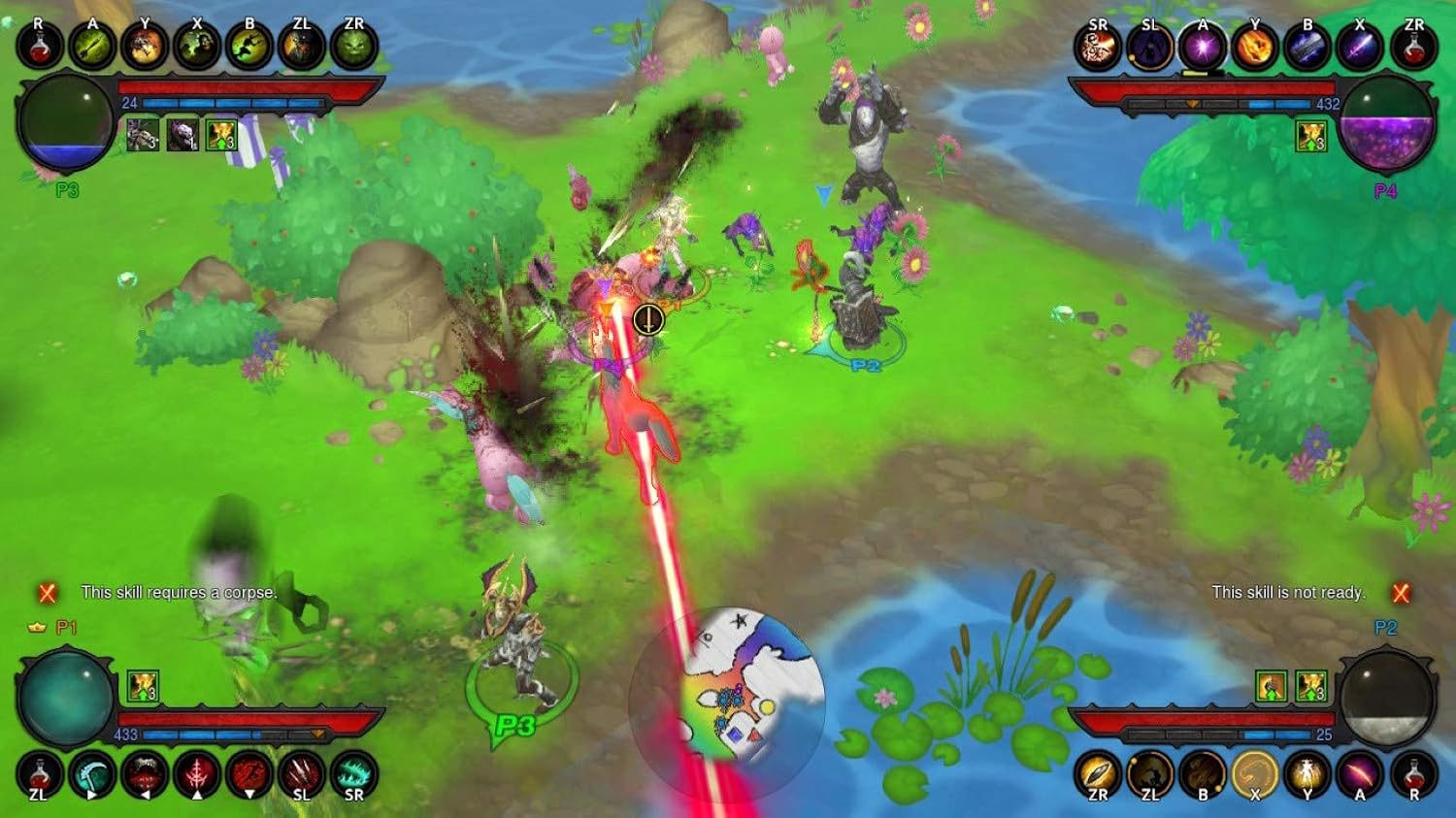Select P2's glowing white figure skill
Viewport: 1456px width, 818px height.
(1307, 775)
